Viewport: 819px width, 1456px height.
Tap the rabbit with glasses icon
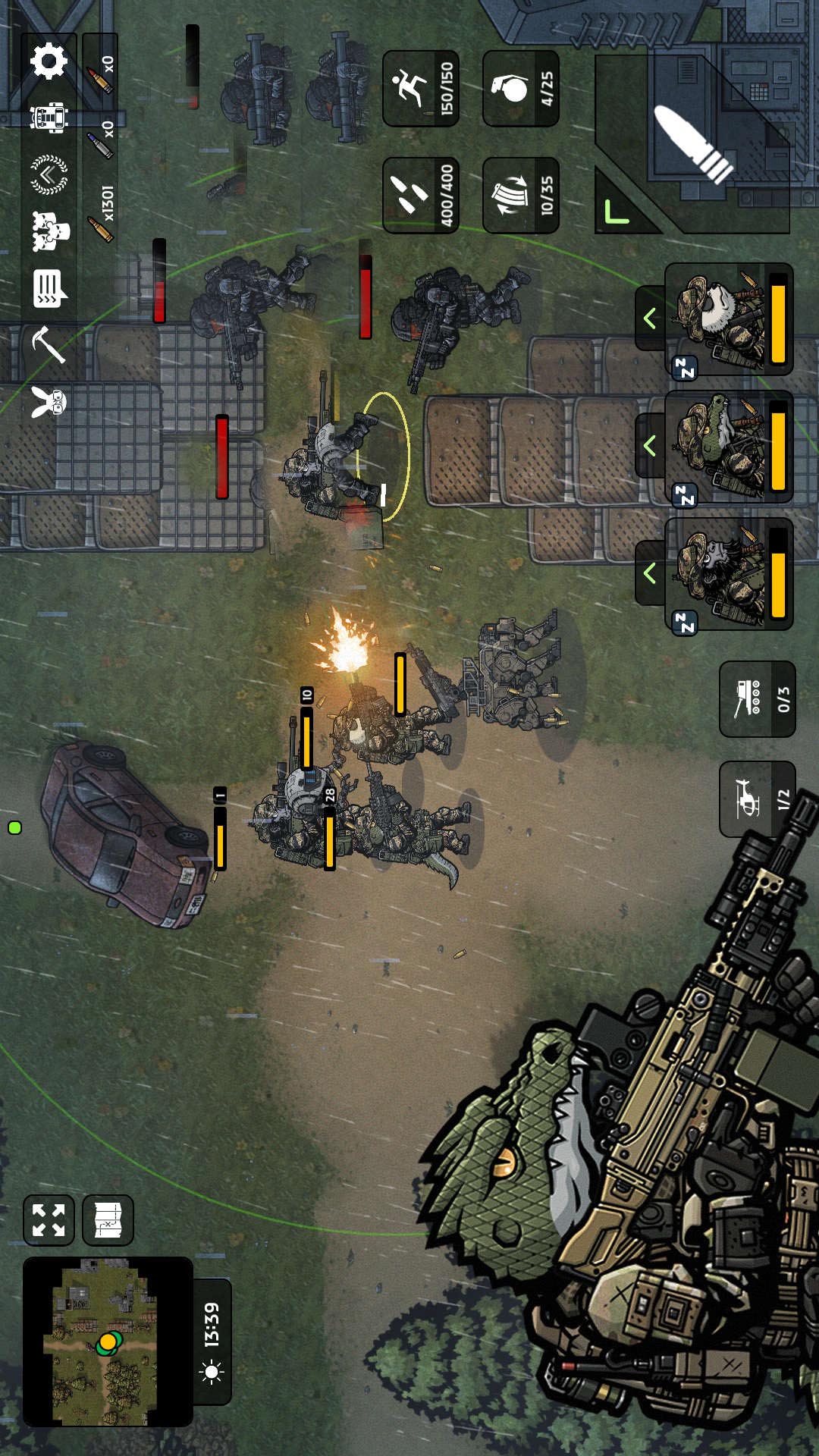(49, 401)
